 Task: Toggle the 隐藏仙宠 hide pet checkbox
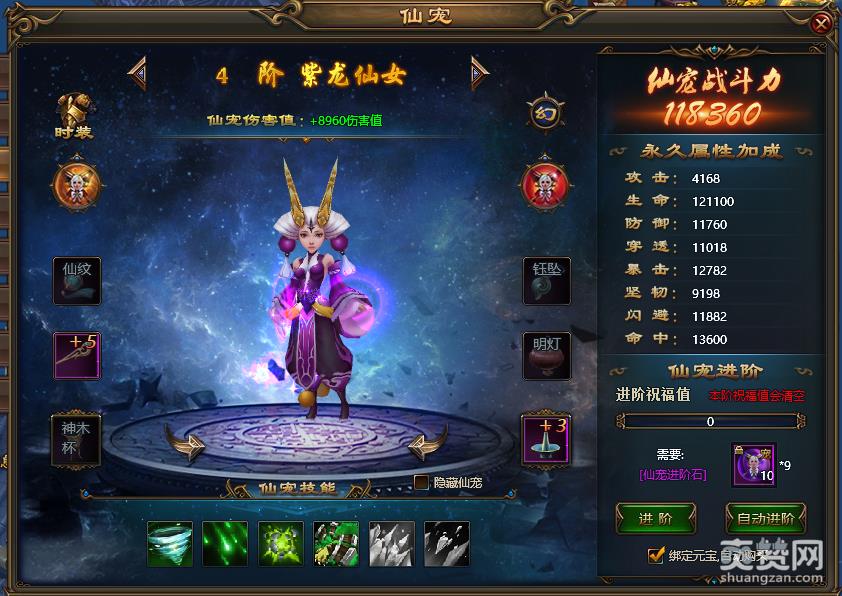[422, 482]
